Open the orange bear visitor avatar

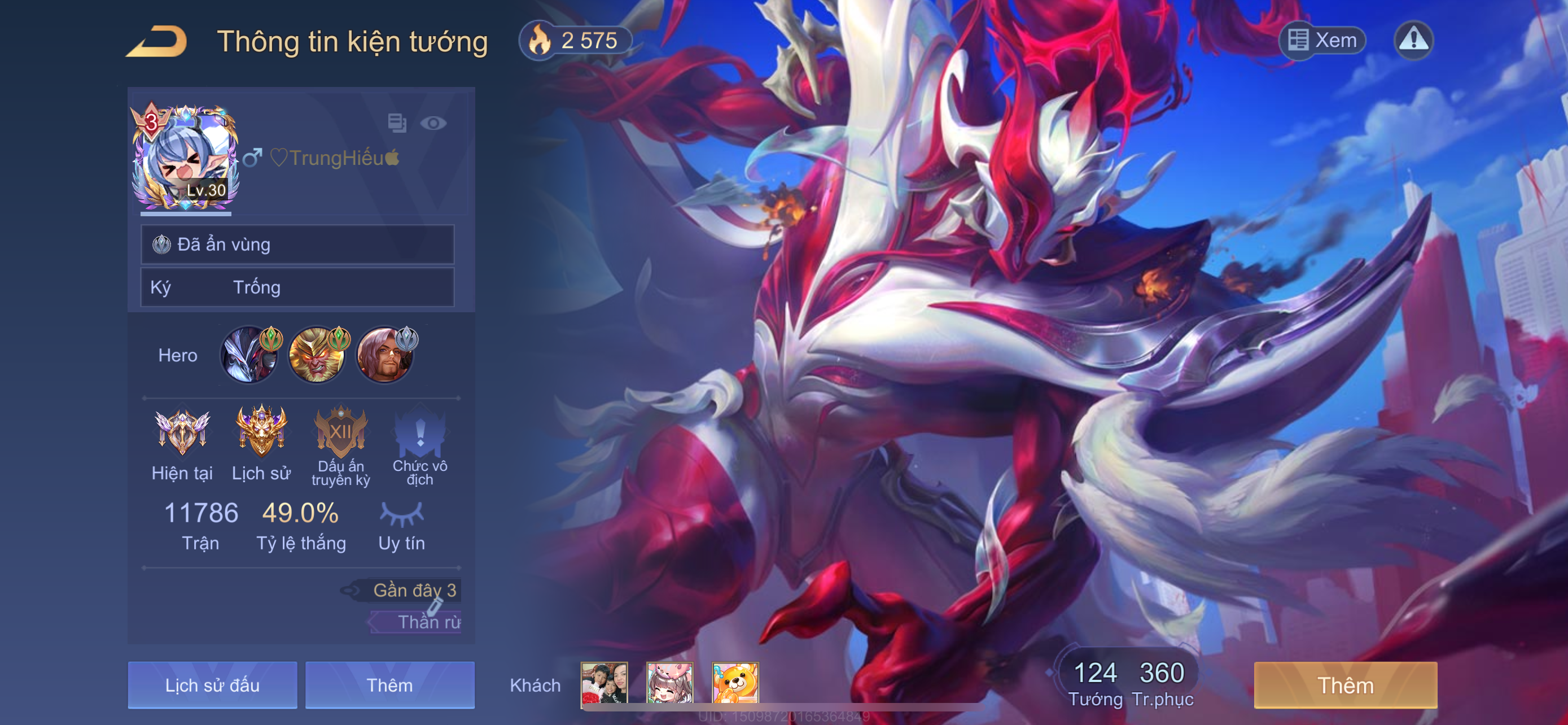point(735,684)
